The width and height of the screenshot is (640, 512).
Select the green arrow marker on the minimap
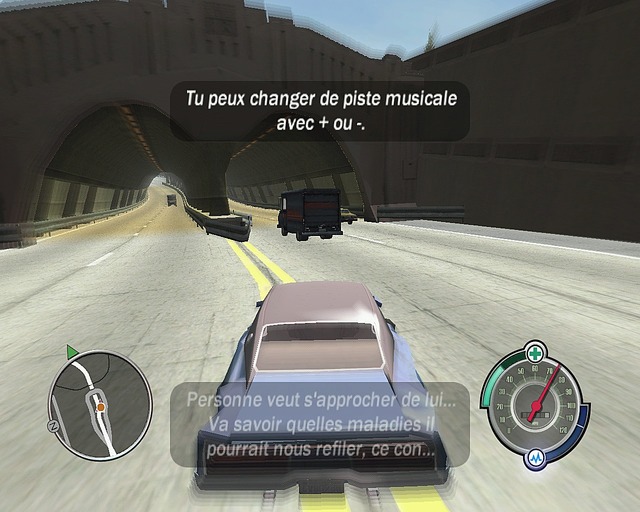[x=72, y=351]
